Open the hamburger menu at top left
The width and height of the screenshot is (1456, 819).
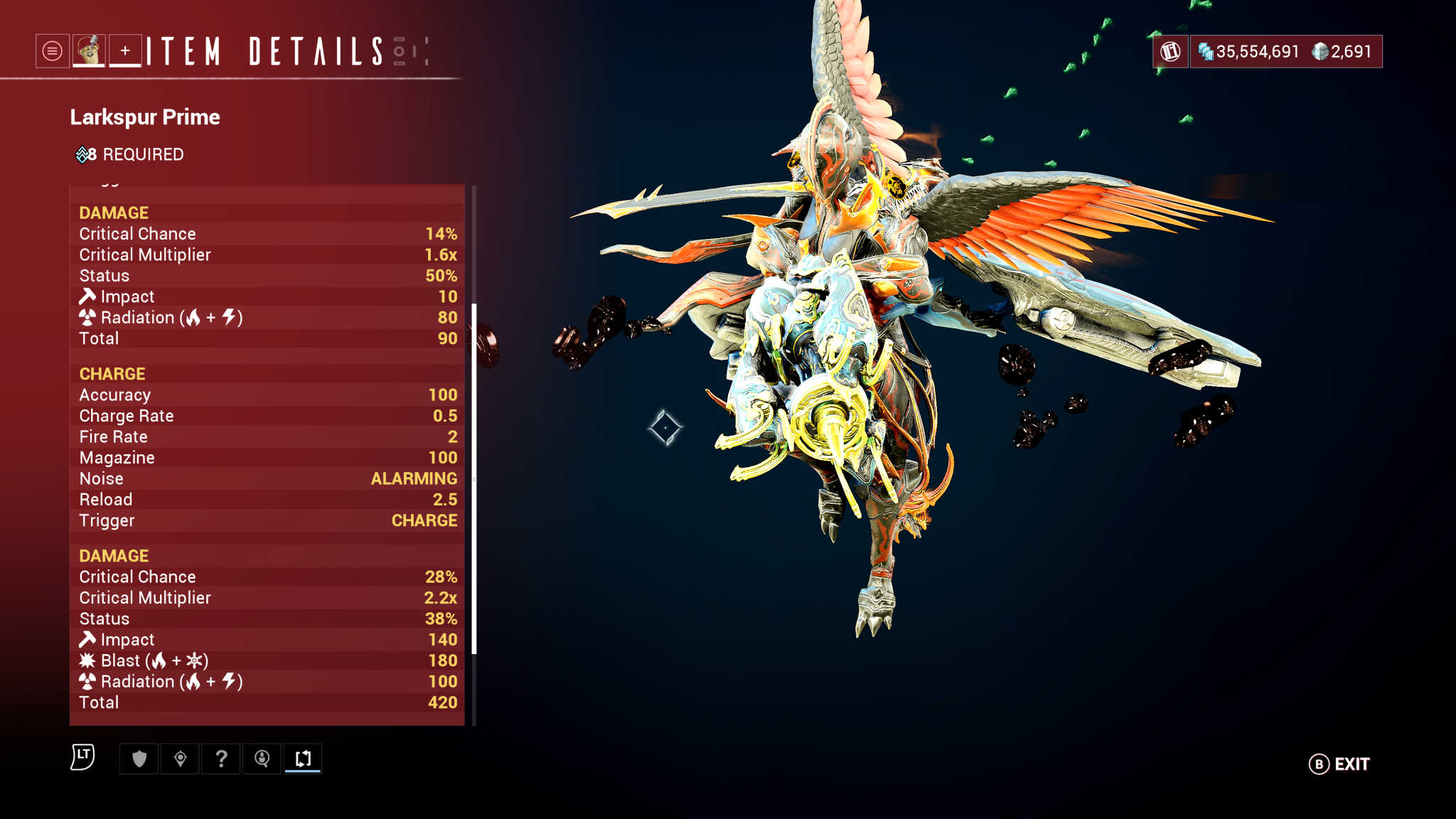pos(50,50)
